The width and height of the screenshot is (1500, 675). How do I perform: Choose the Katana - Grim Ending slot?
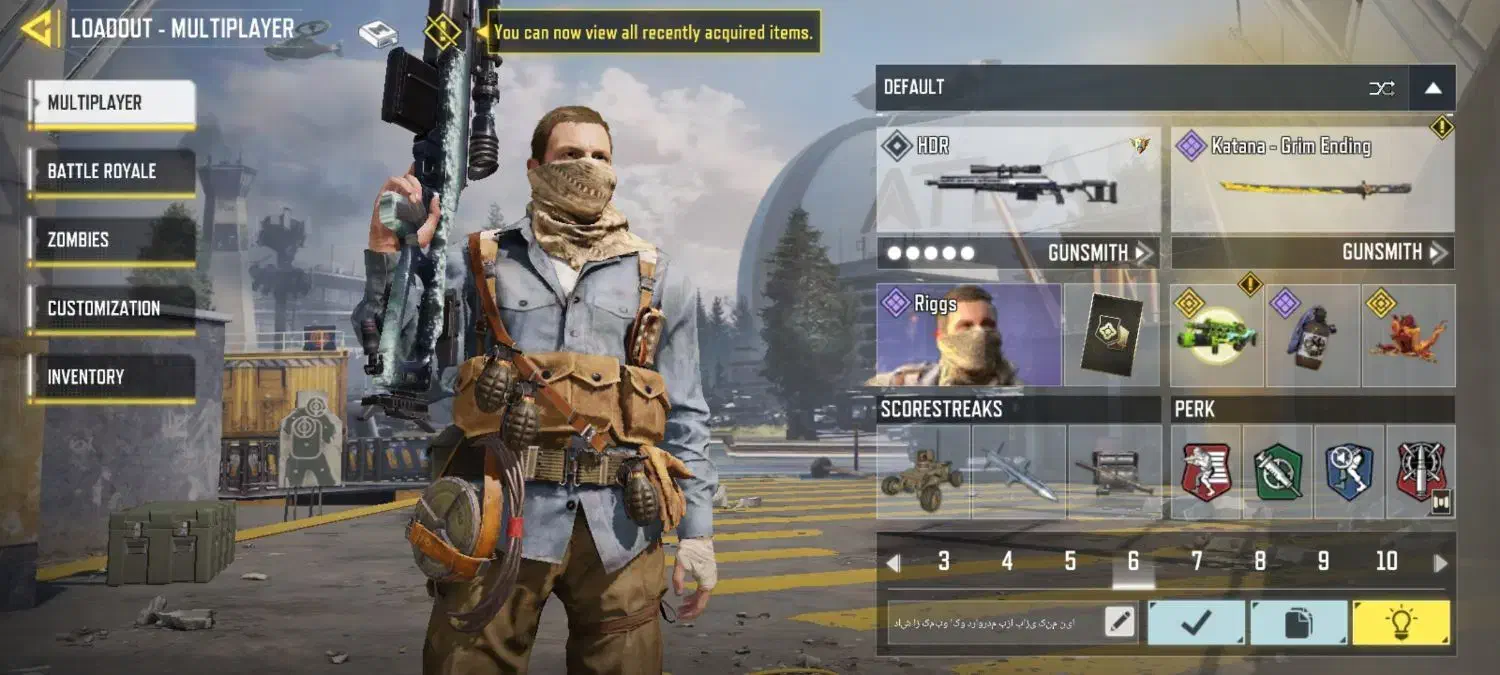(1312, 180)
